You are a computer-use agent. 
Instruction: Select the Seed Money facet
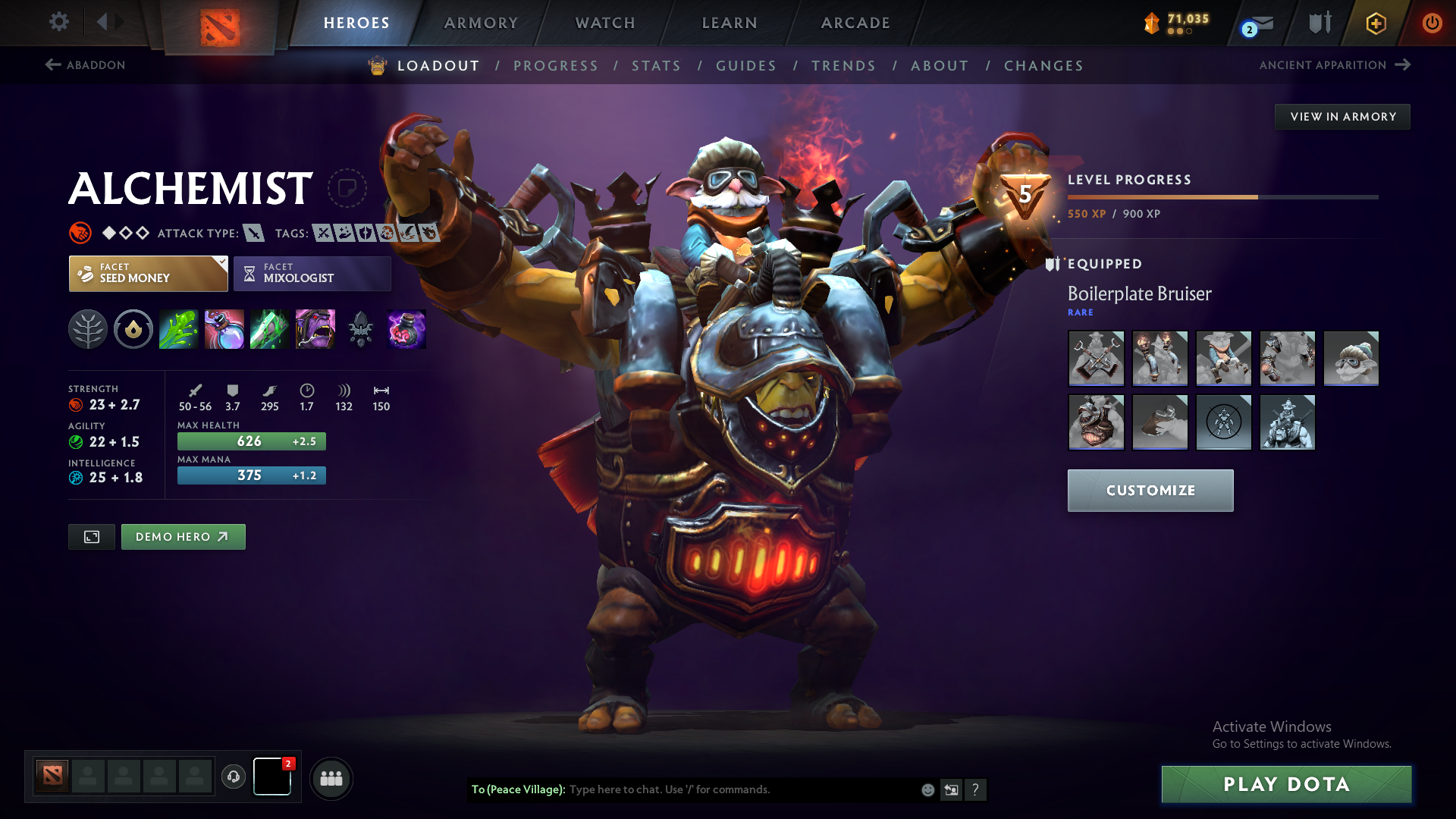147,273
